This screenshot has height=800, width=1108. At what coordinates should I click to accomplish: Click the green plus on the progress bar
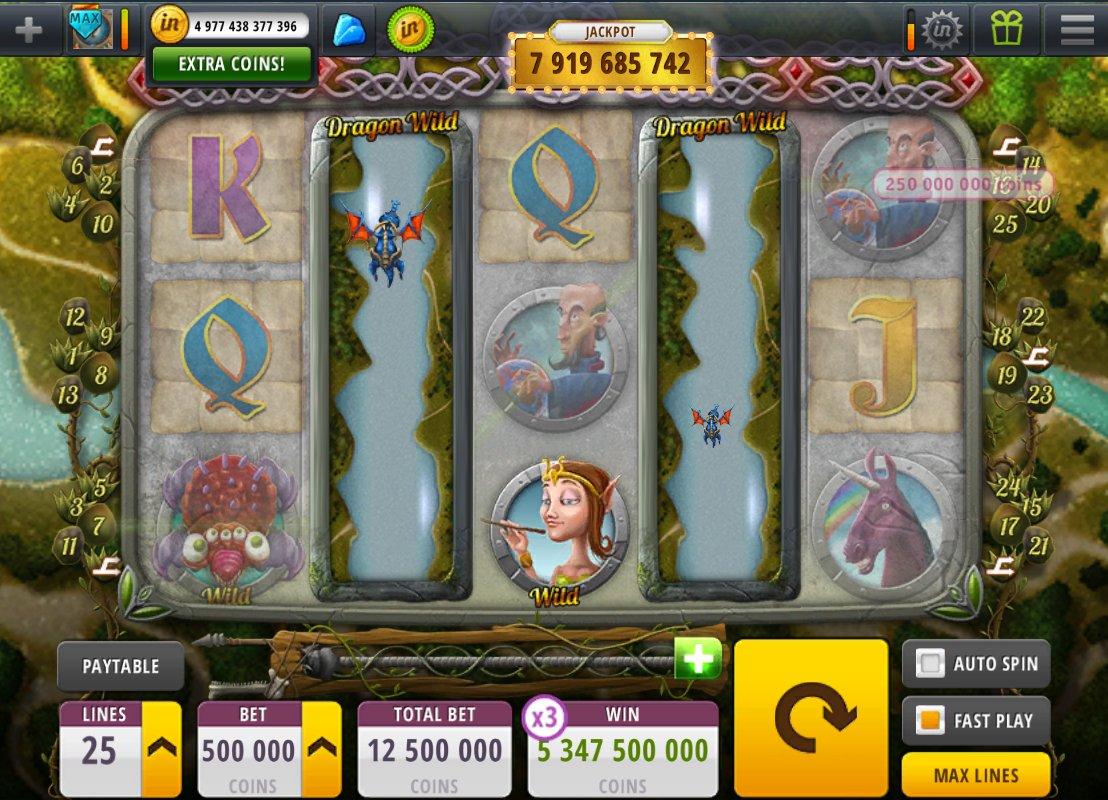(697, 659)
